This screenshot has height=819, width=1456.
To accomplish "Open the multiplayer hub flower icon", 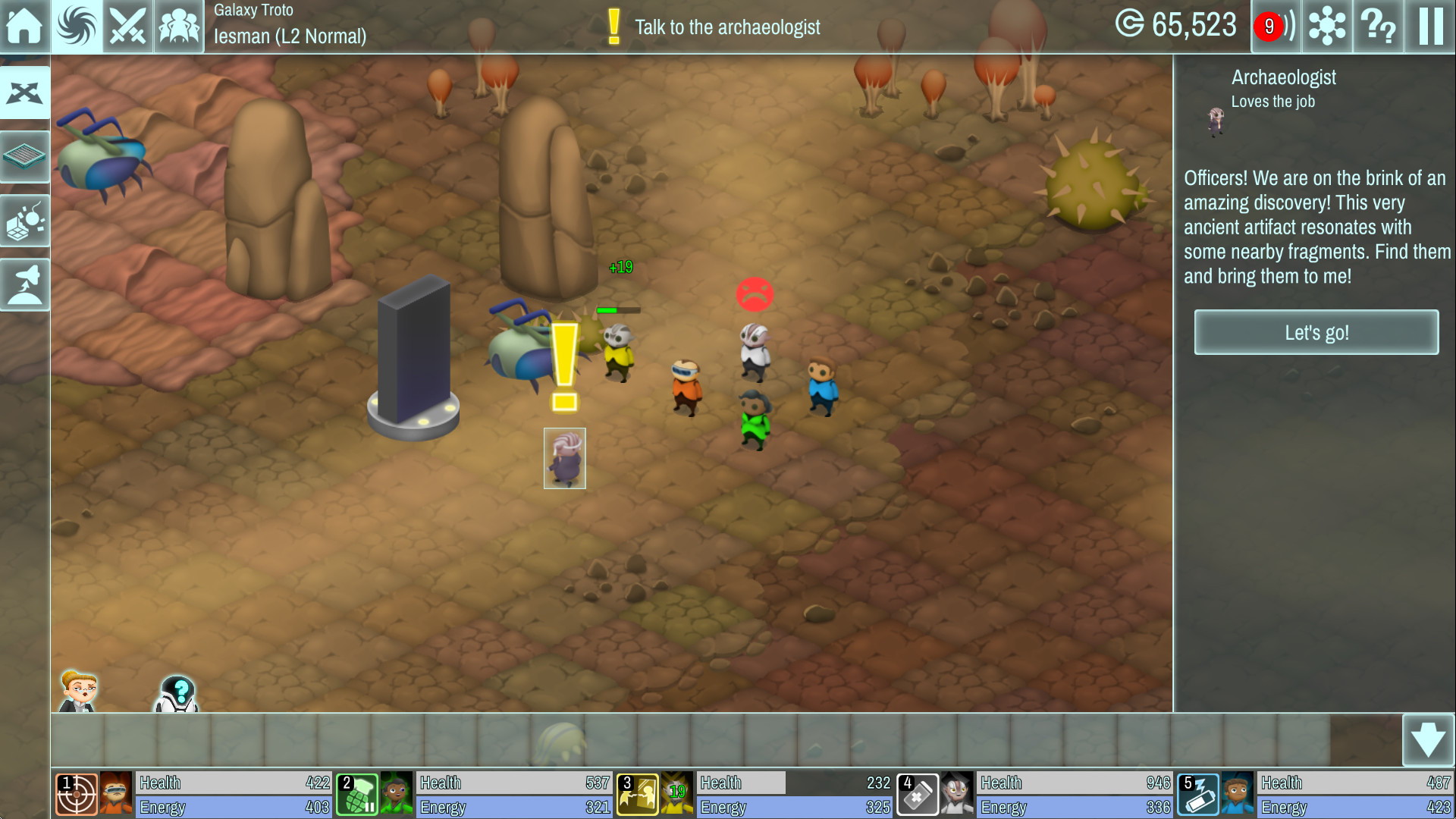I will (1326, 27).
